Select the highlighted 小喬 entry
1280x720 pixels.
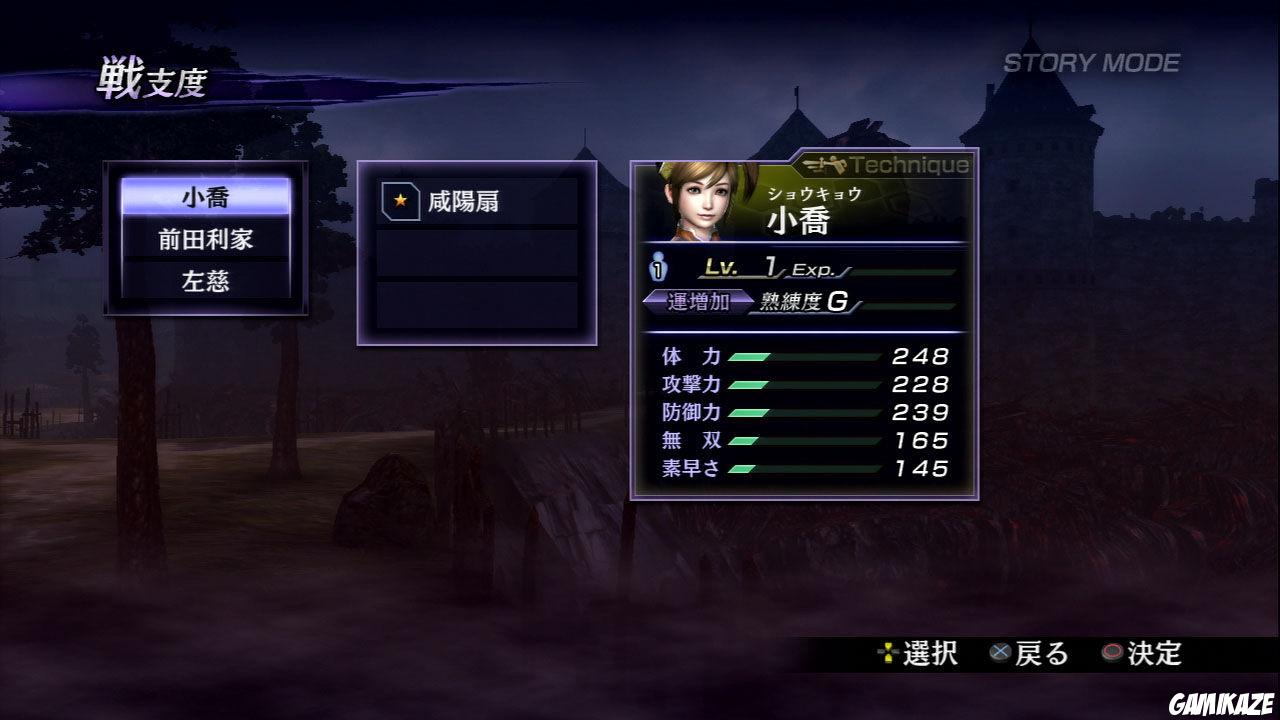tap(205, 198)
